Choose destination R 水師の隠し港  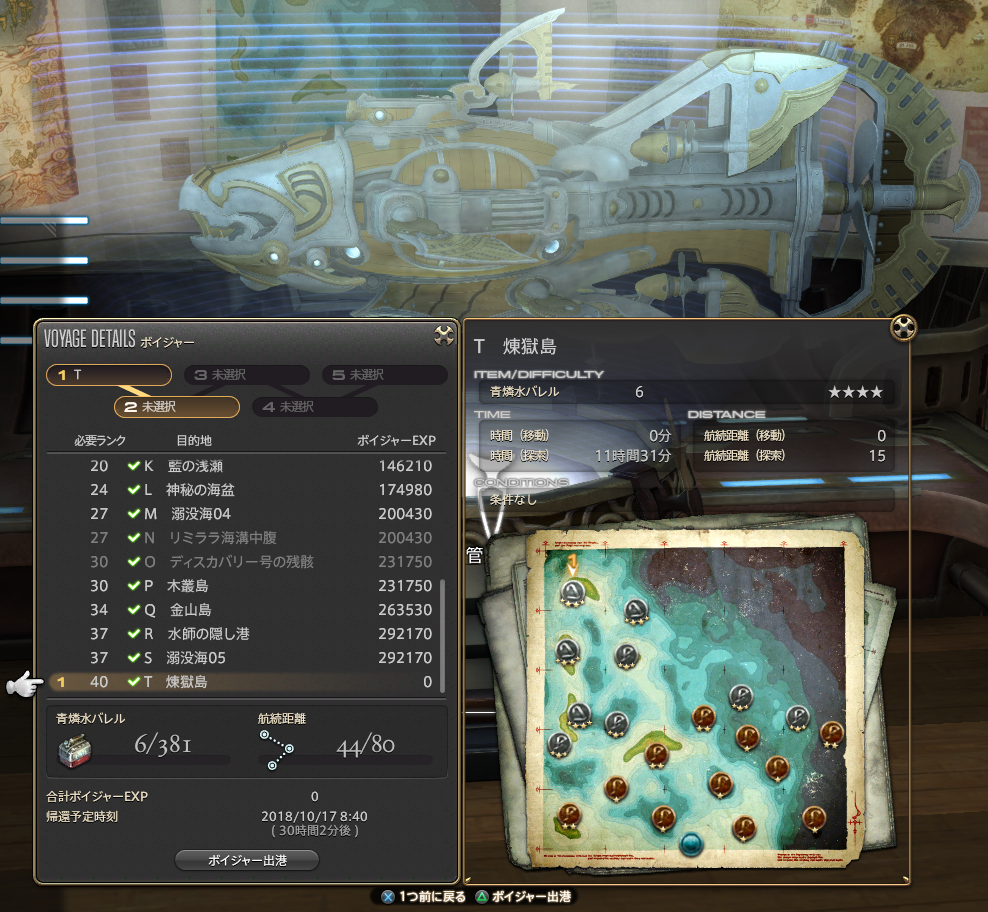coord(245,634)
